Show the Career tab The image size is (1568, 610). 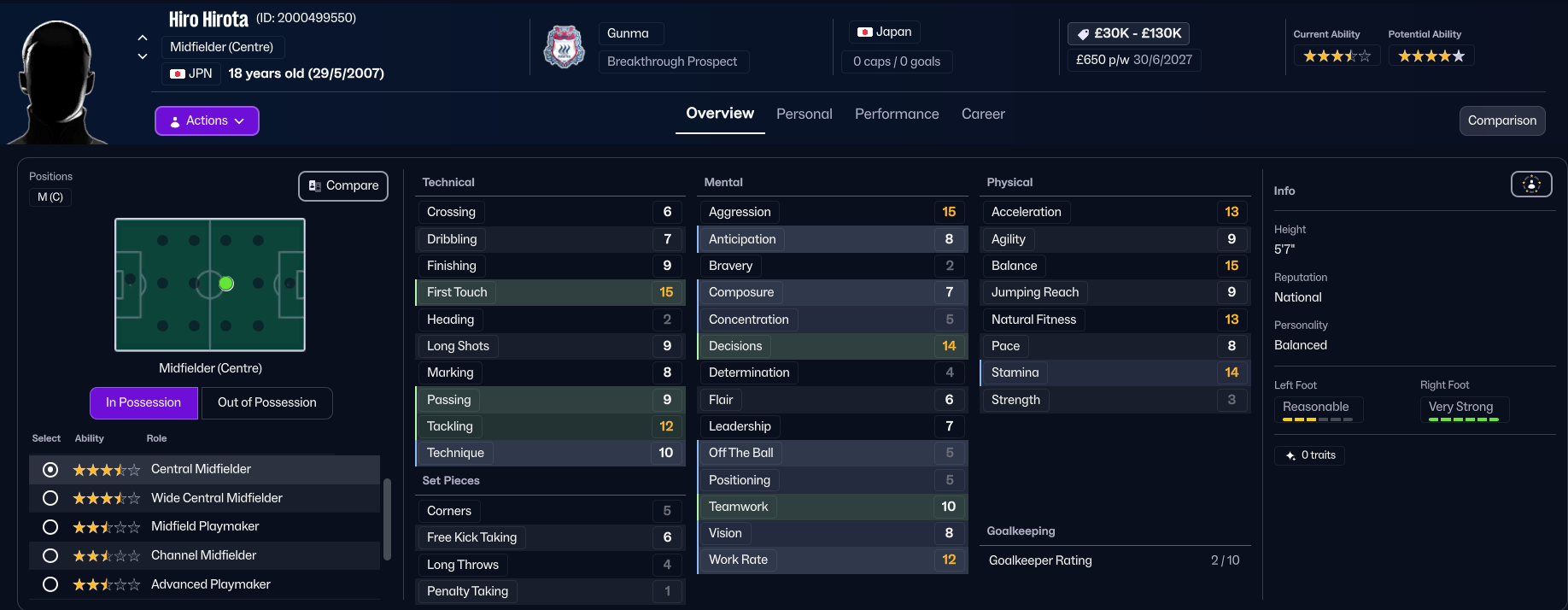point(983,114)
